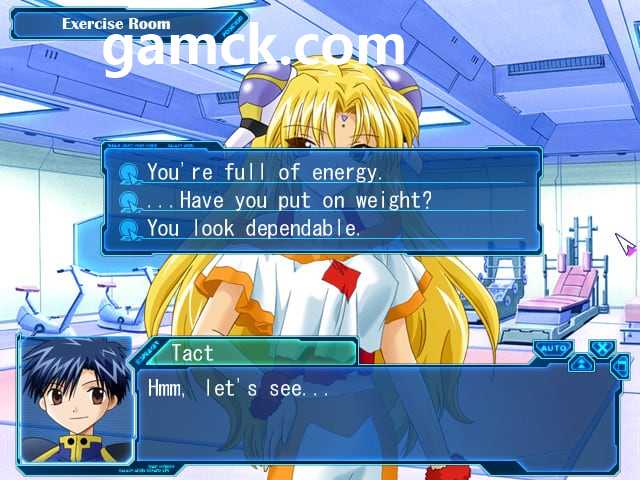
Task: Pick the "You look dependable." response
Action: coord(253,228)
